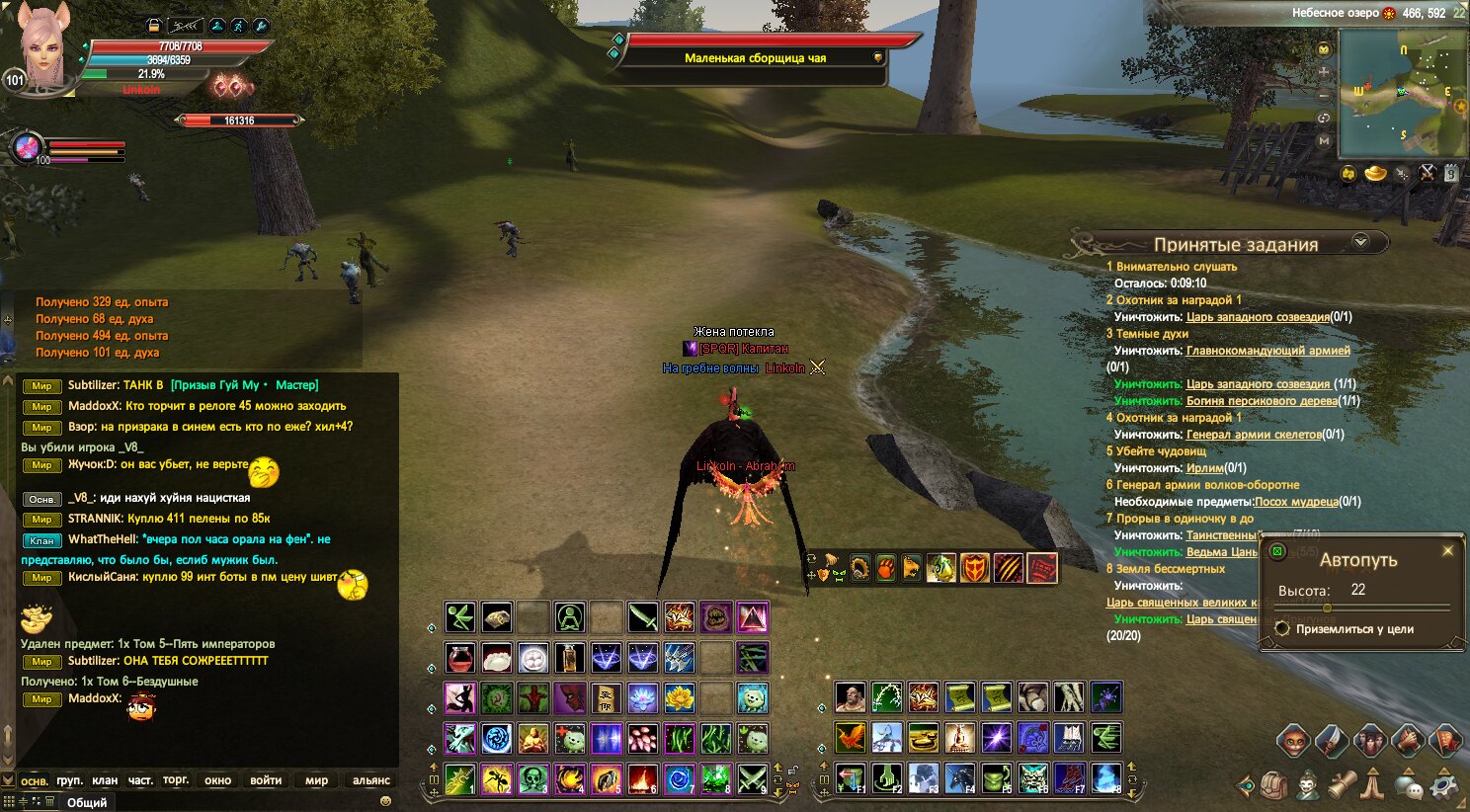
Task: Open the settings gear icon
Action: pyautogui.click(x=1444, y=786)
